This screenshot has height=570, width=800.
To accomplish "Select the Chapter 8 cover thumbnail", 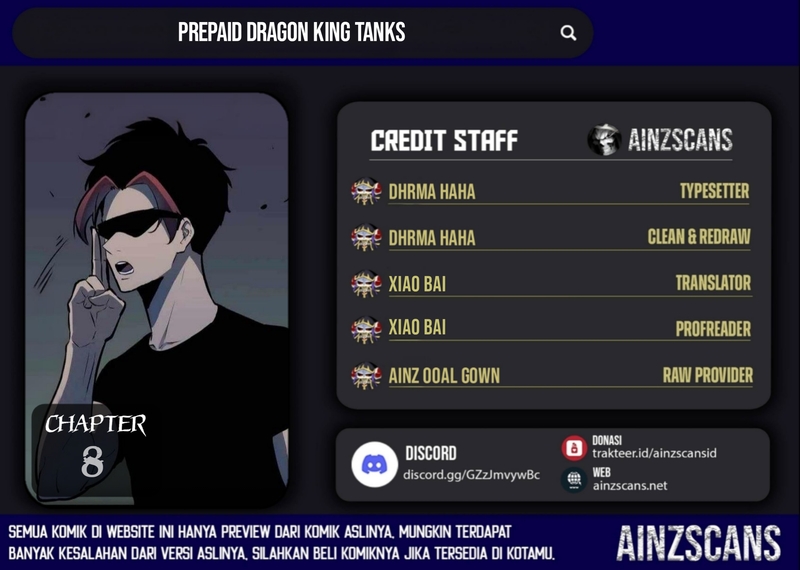I will (x=156, y=298).
